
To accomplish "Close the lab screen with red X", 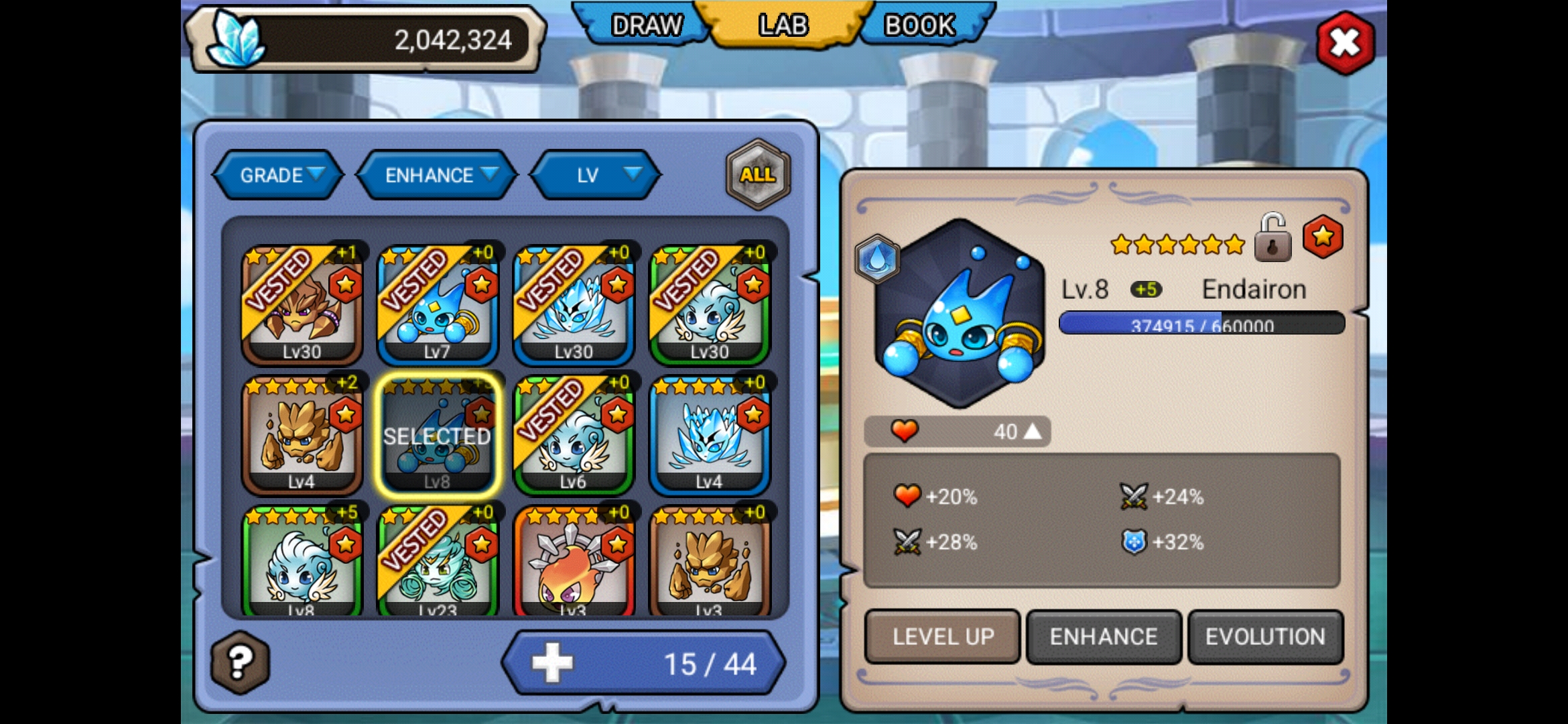I will 1345,44.
